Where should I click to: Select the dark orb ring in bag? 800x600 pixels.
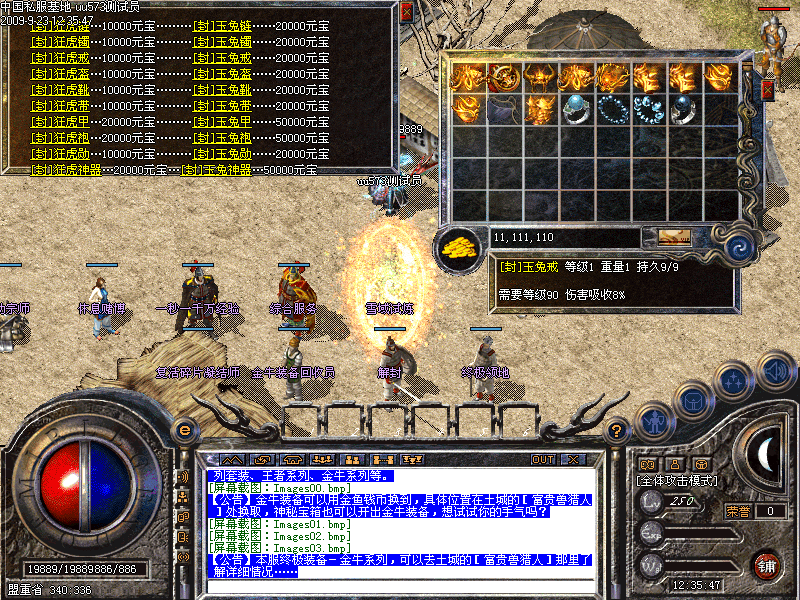[684, 108]
